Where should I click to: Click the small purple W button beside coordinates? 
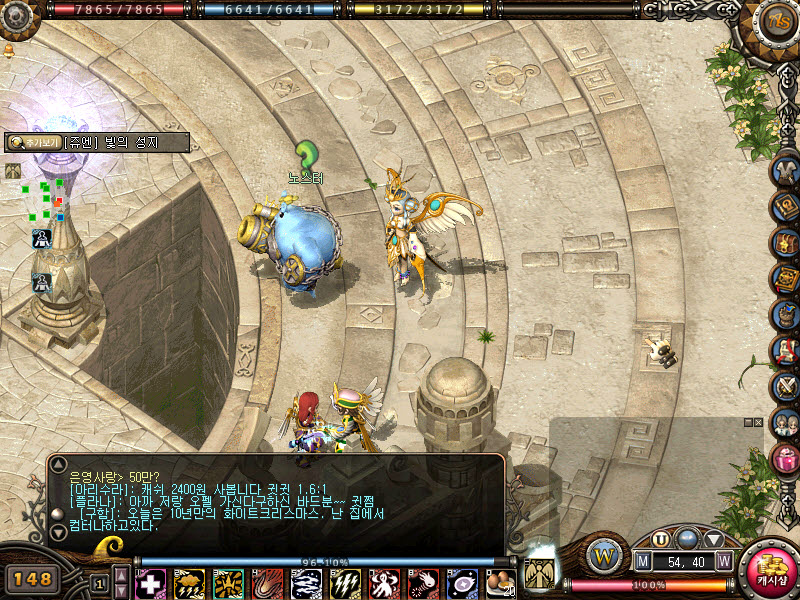point(724,562)
